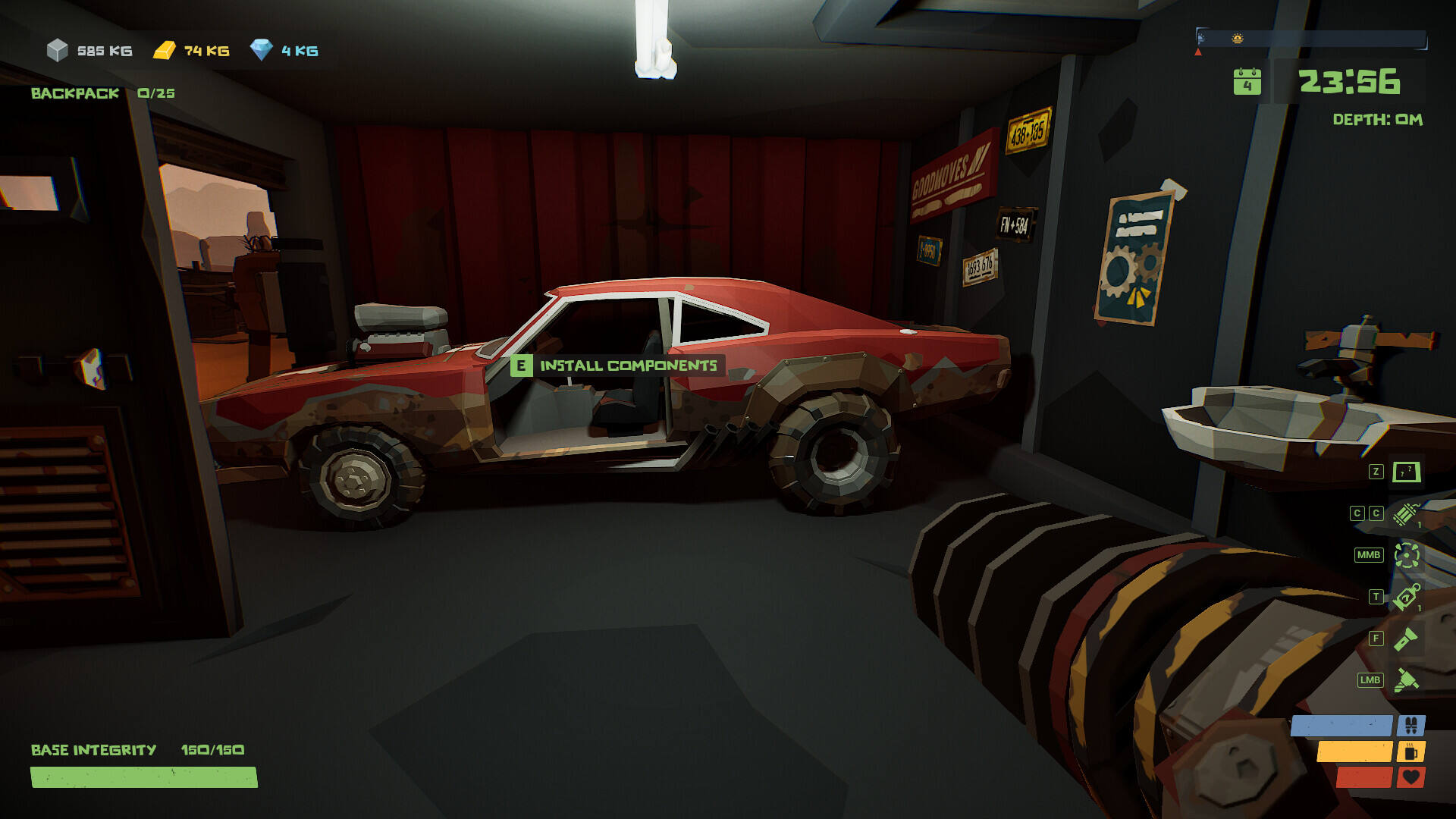Screen dimensions: 1456x819
Task: Click the coffee mug energy icon
Action: 1410,752
